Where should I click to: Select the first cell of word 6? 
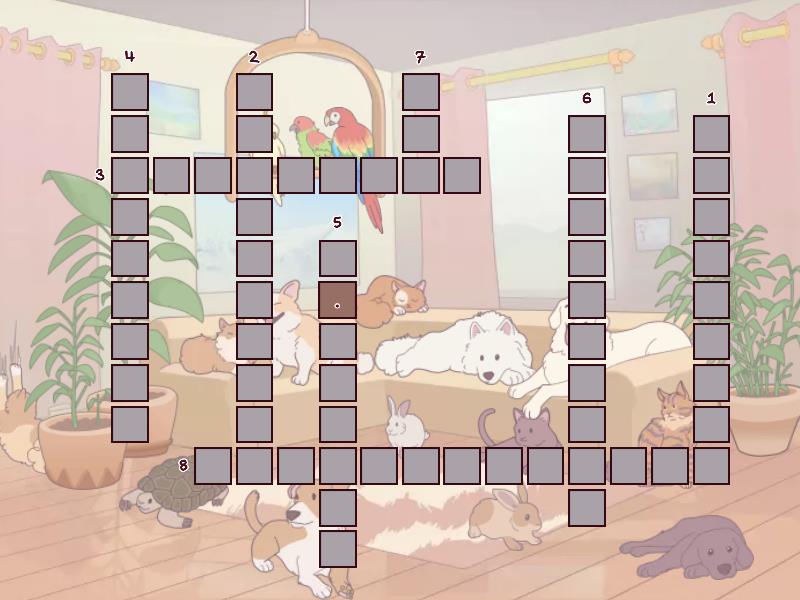click(587, 133)
